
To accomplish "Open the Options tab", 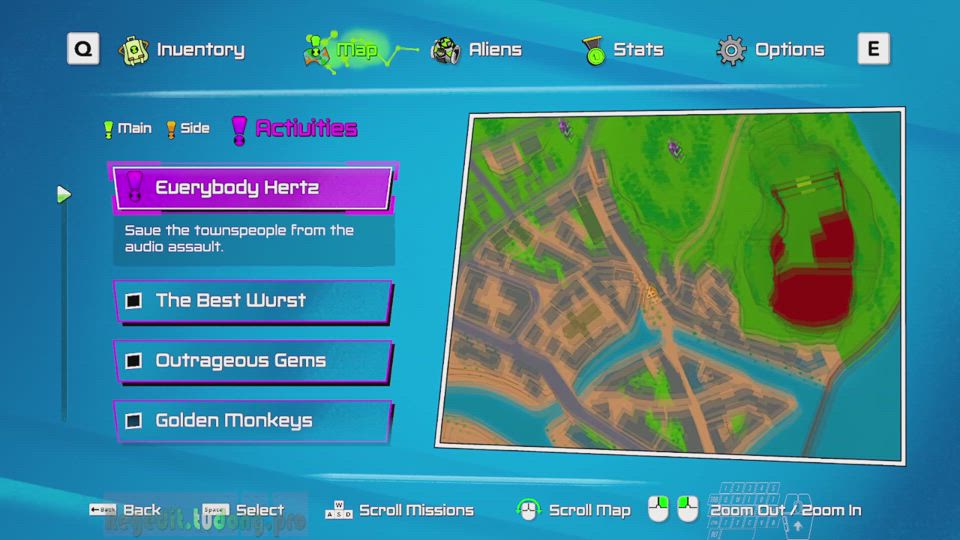I will tap(771, 50).
